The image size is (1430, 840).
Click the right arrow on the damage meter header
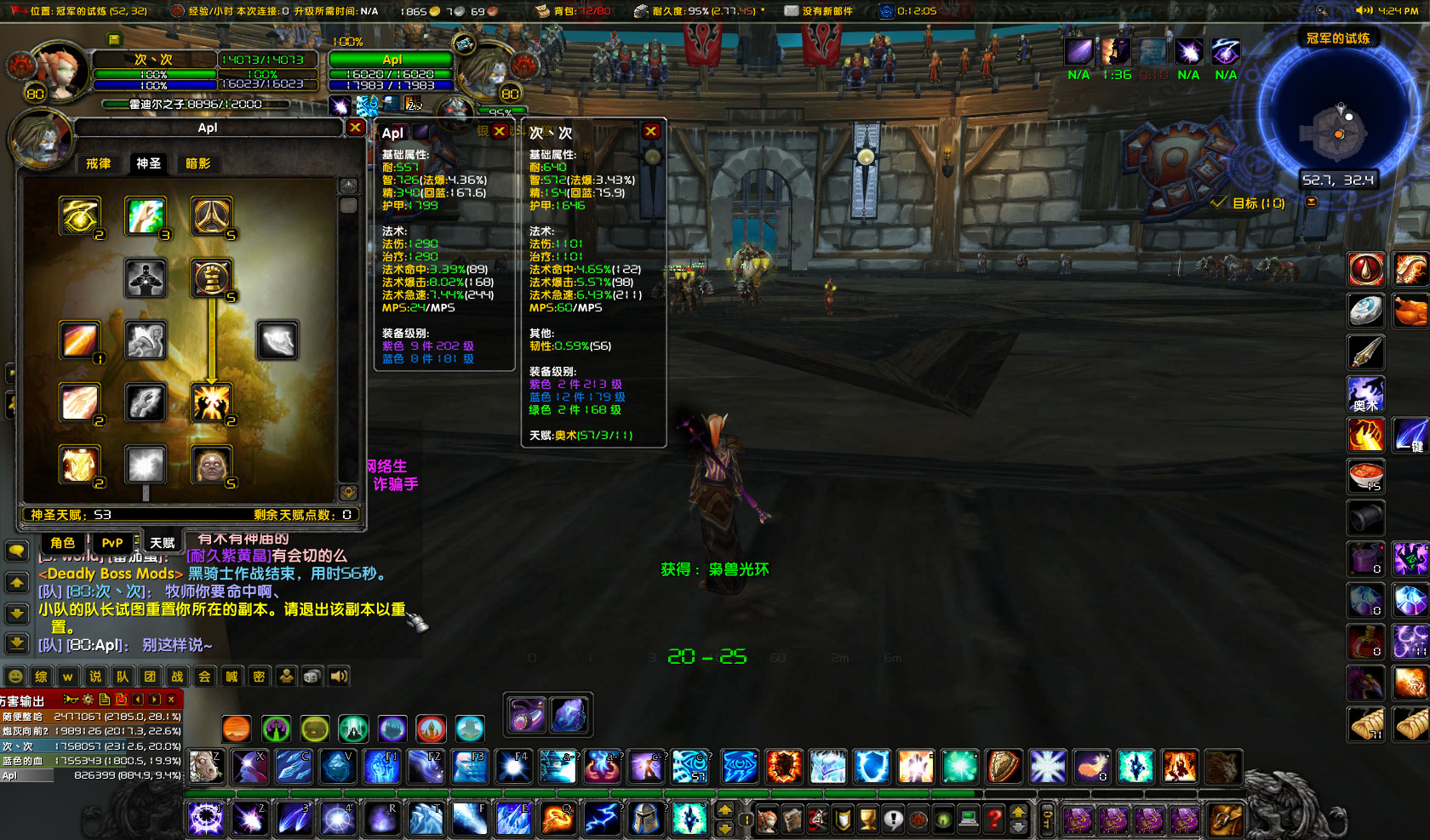[156, 699]
